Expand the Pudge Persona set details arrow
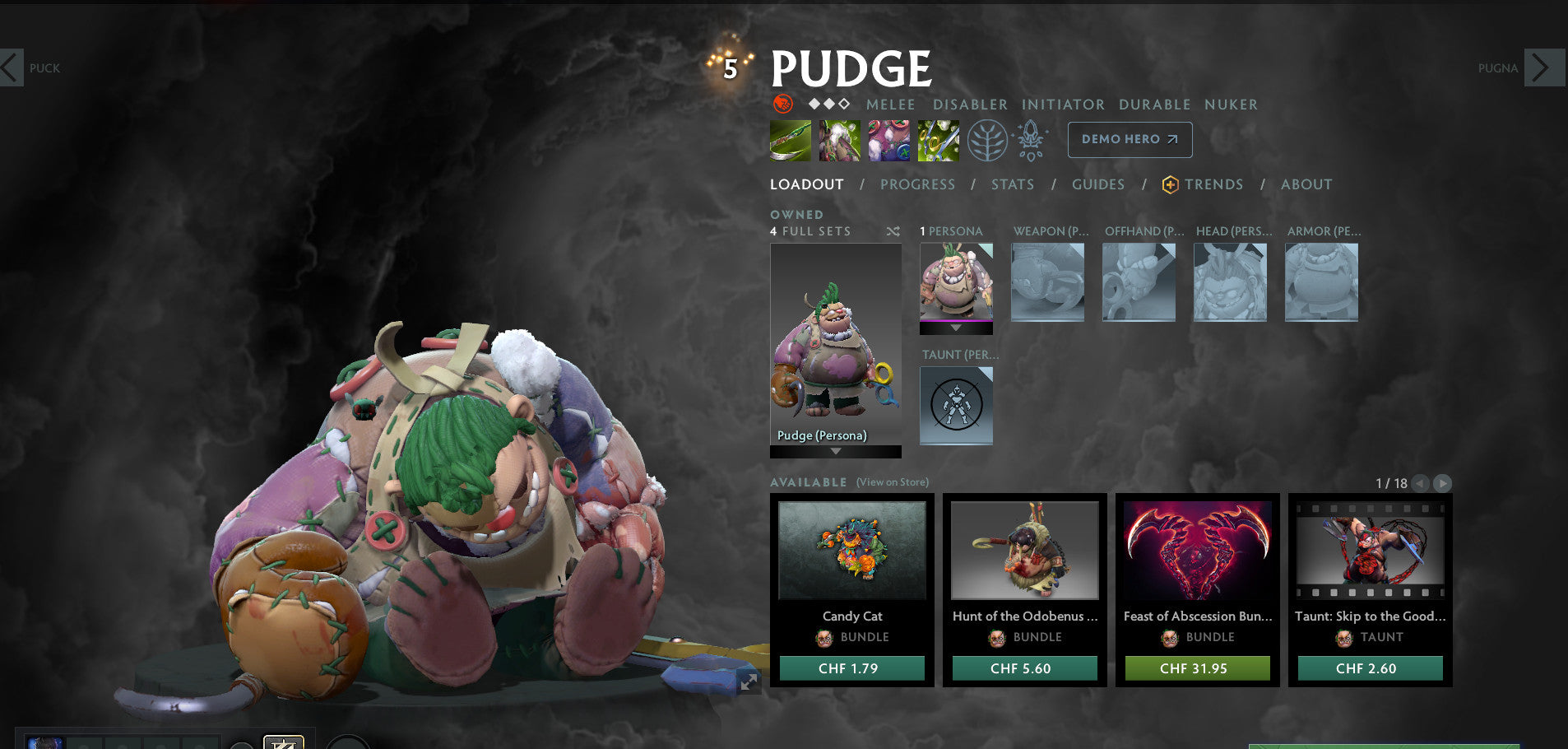Image resolution: width=1568 pixels, height=749 pixels. click(x=836, y=451)
